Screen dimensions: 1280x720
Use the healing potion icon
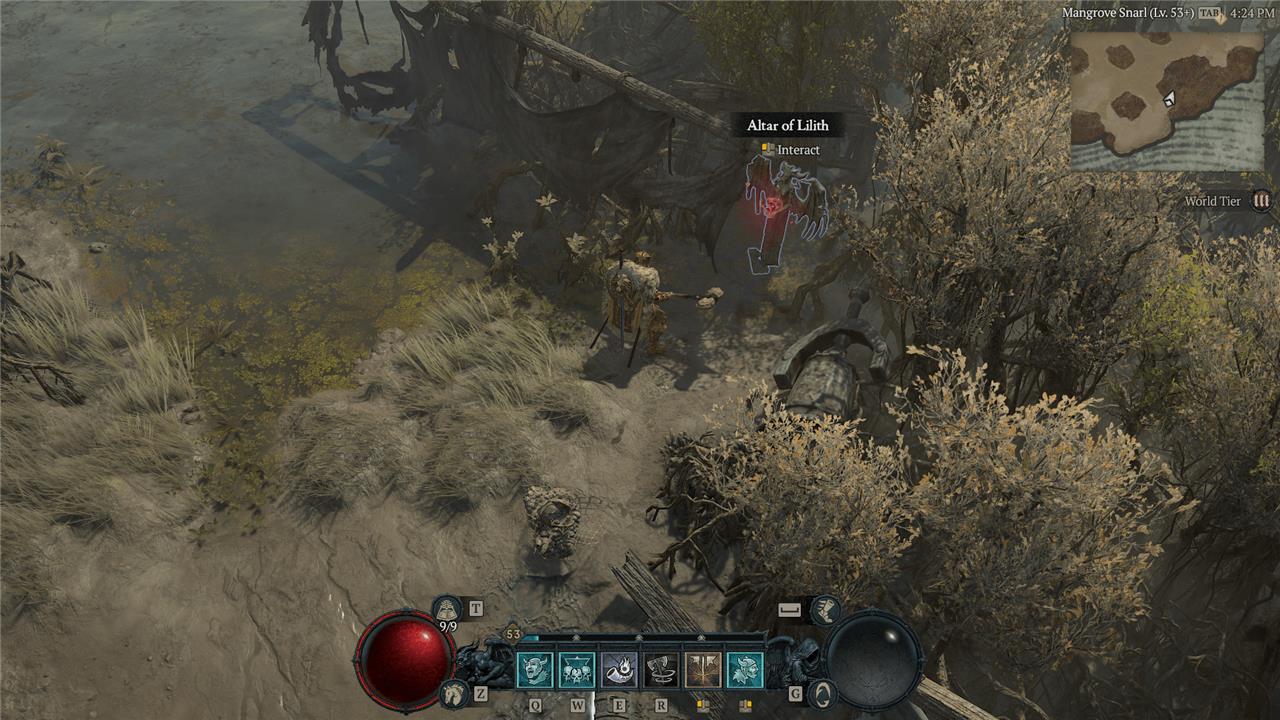(447, 608)
